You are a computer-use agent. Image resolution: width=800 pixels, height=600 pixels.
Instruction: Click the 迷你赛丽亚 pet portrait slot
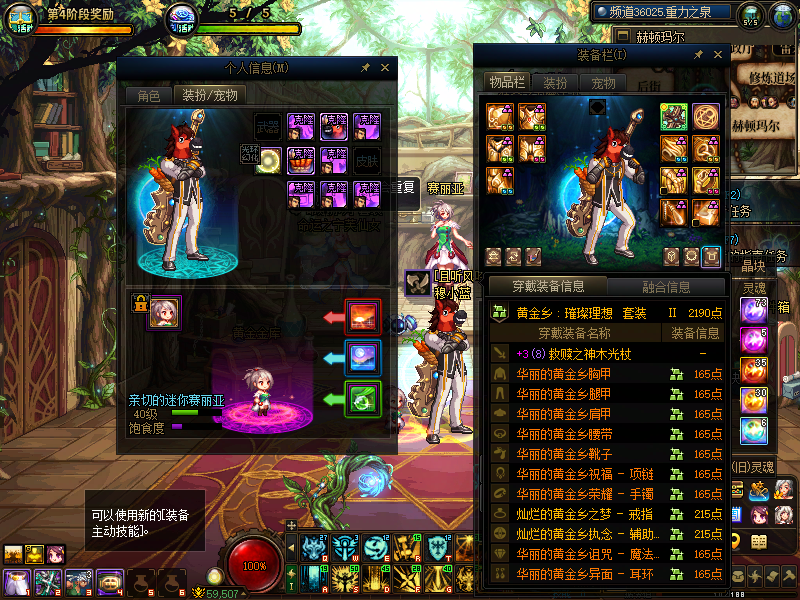pos(163,312)
